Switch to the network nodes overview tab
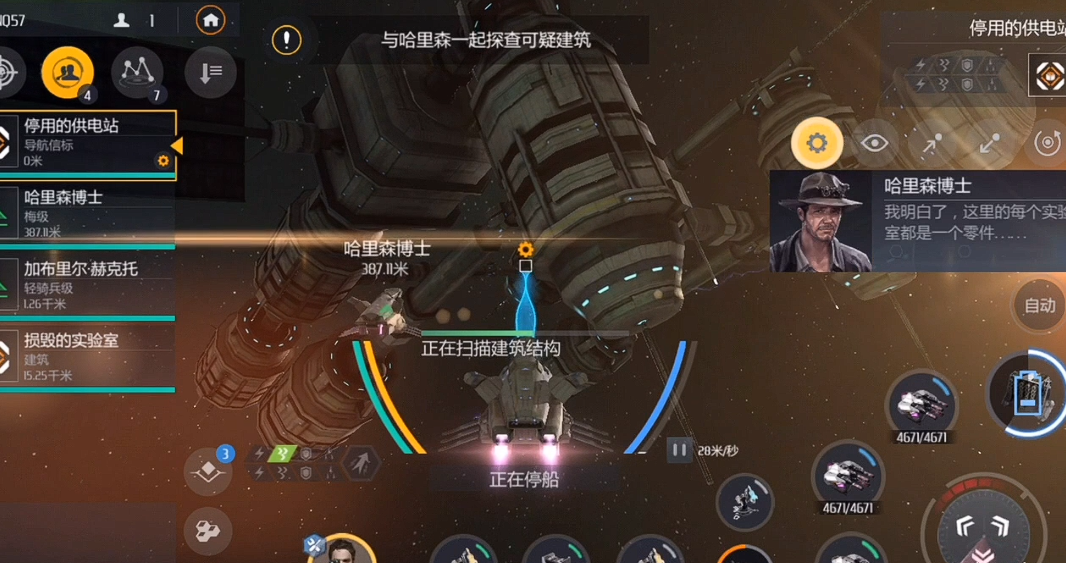This screenshot has height=563, width=1066. 137,71
